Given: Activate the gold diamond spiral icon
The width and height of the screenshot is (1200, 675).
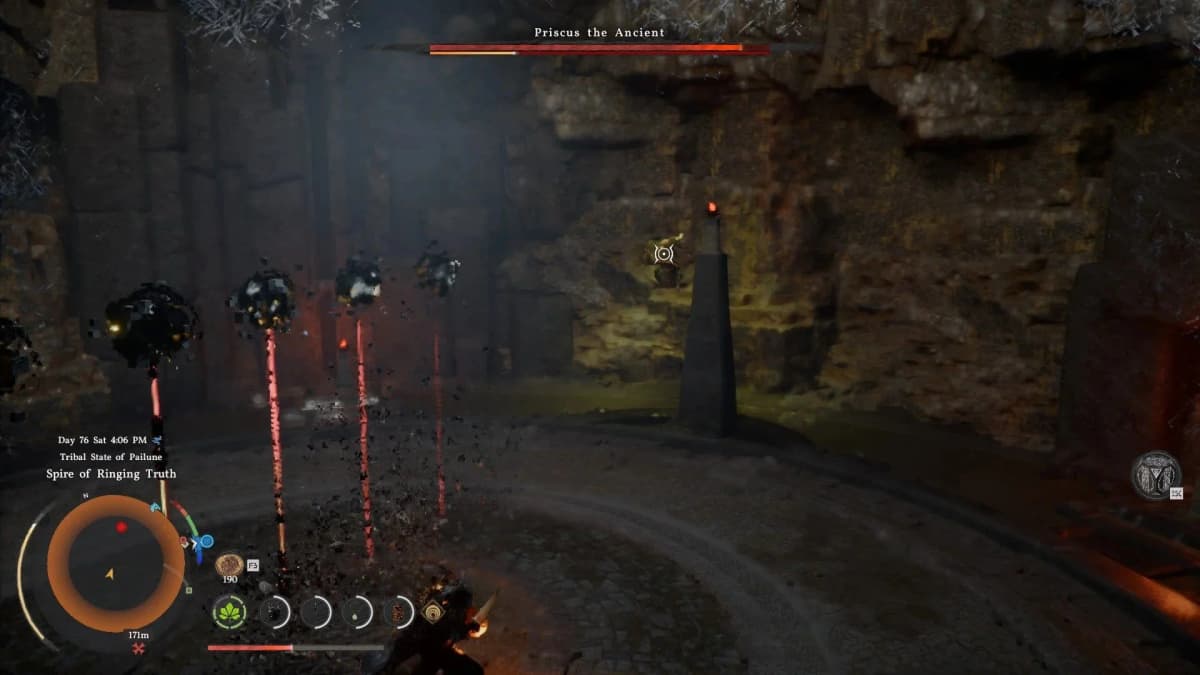Looking at the screenshot, I should tap(433, 612).
